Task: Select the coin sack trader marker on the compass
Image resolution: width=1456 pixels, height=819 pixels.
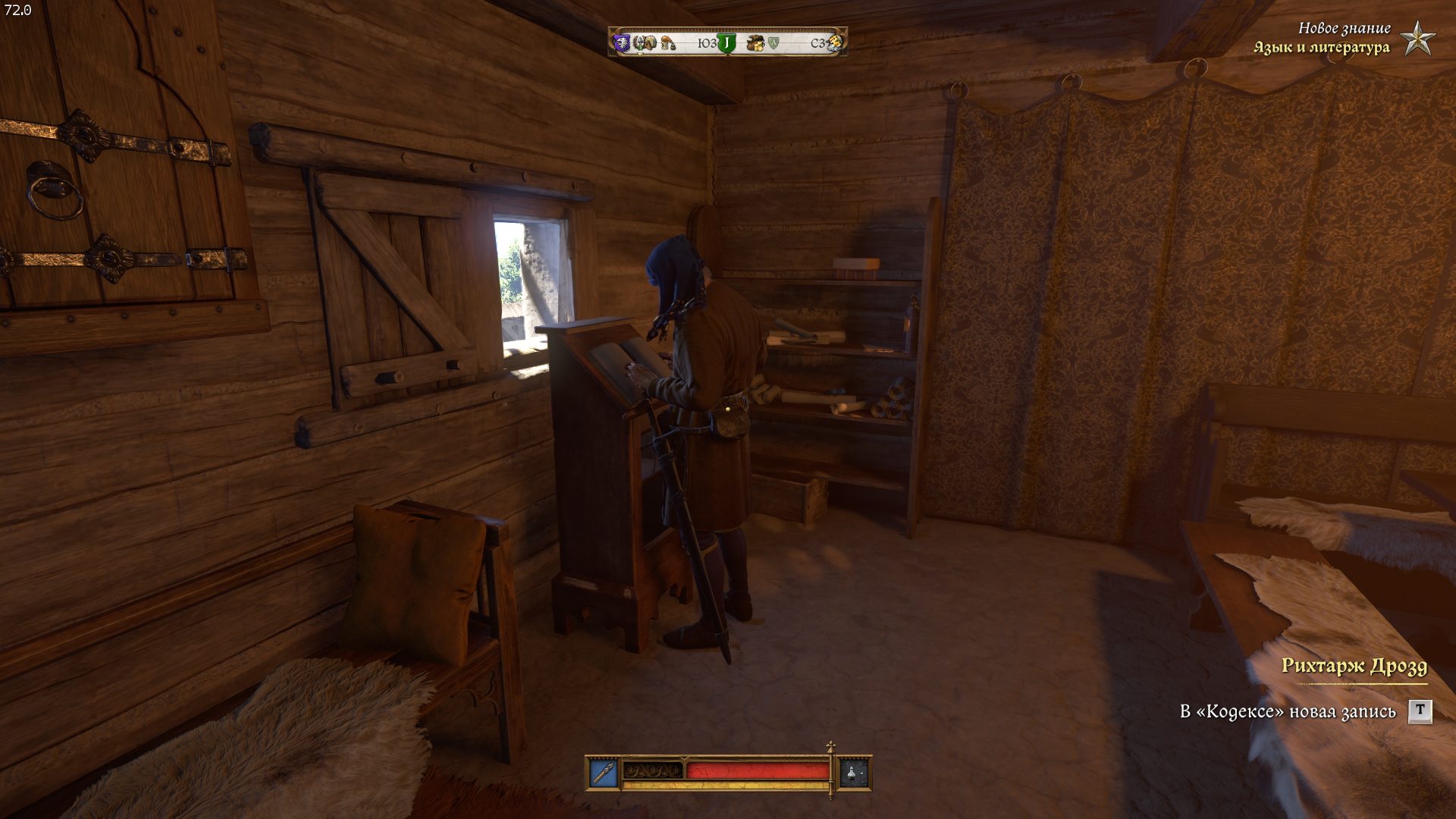Action: click(754, 43)
